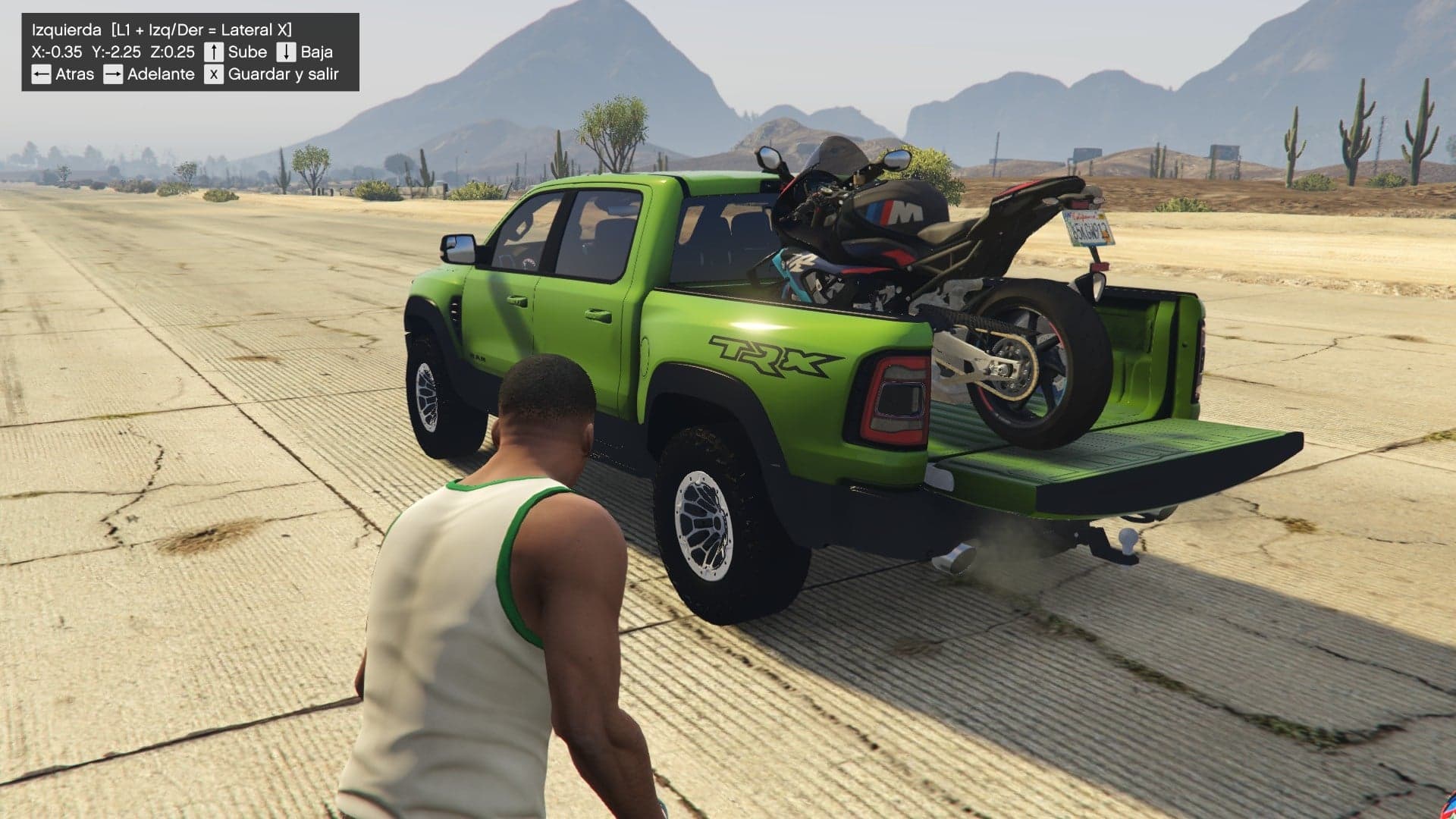This screenshot has width=1456, height=819.
Task: Select the right-arrow 'Adelante' key icon
Action: click(113, 74)
